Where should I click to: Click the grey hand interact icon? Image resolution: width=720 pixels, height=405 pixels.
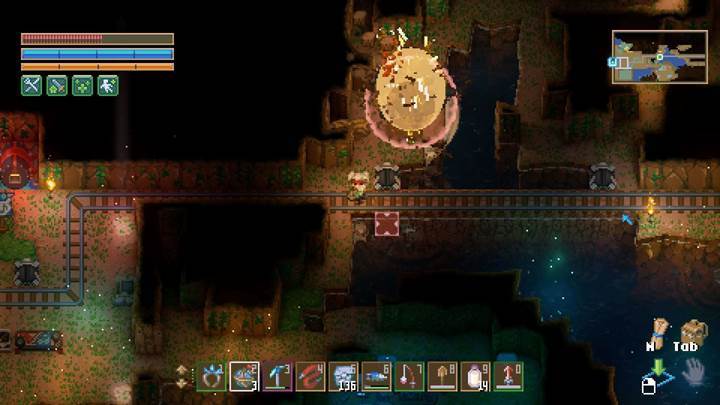pyautogui.click(x=690, y=374)
